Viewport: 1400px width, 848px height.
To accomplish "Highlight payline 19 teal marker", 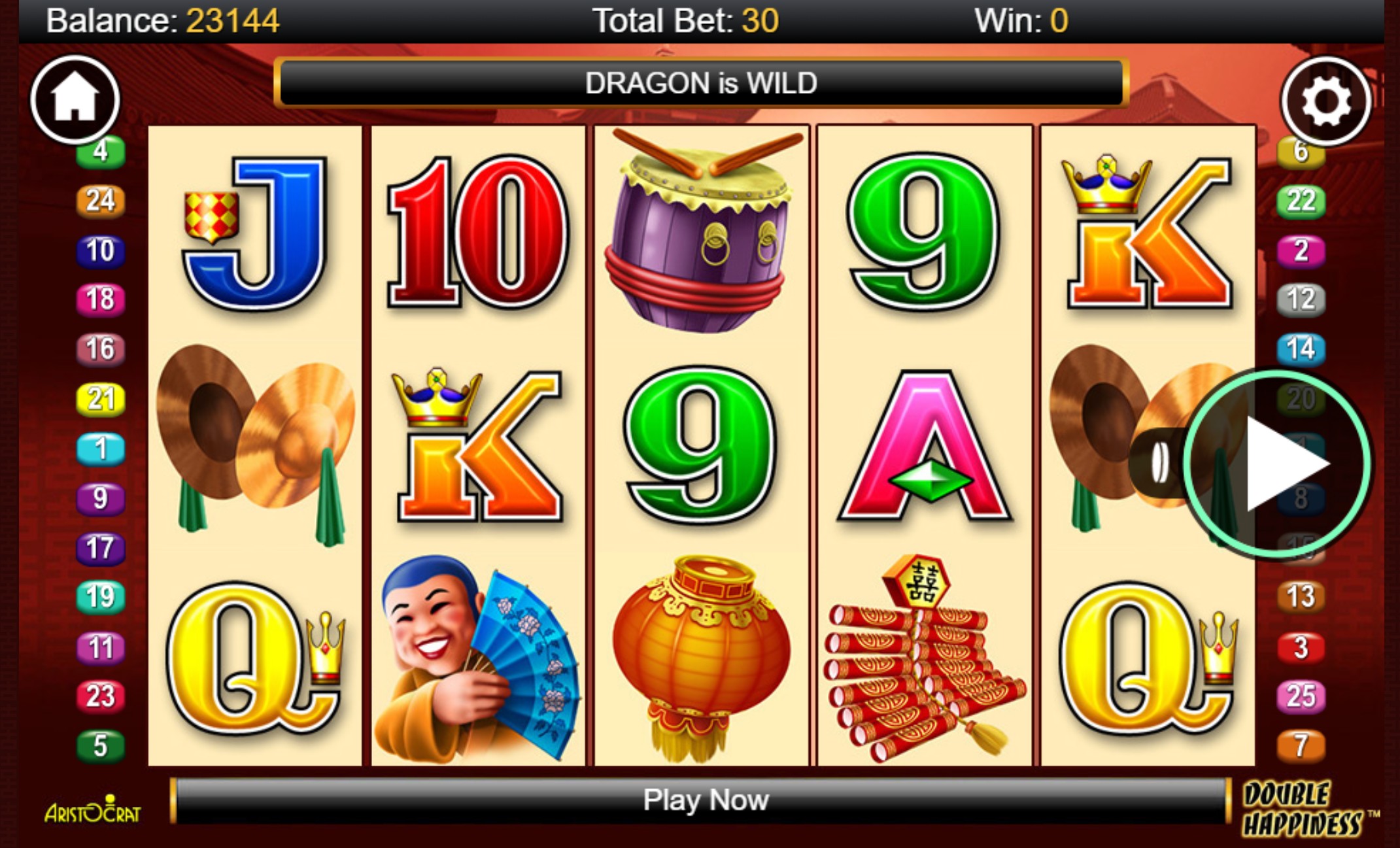I will coord(100,596).
